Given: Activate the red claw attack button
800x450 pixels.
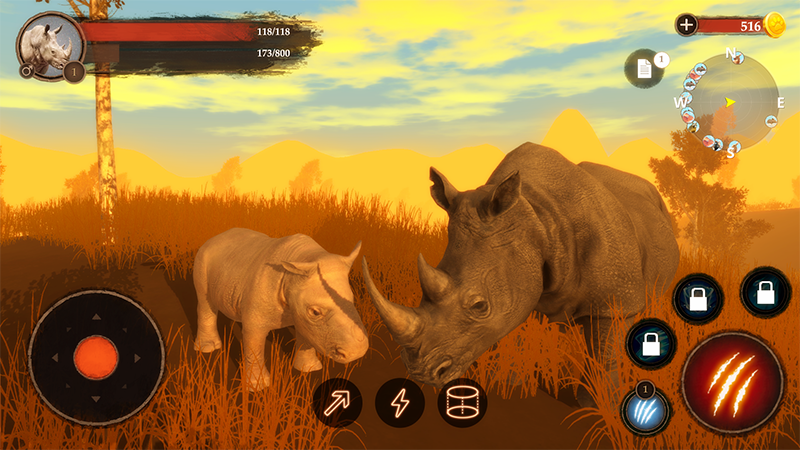Looking at the screenshot, I should click(731, 381).
